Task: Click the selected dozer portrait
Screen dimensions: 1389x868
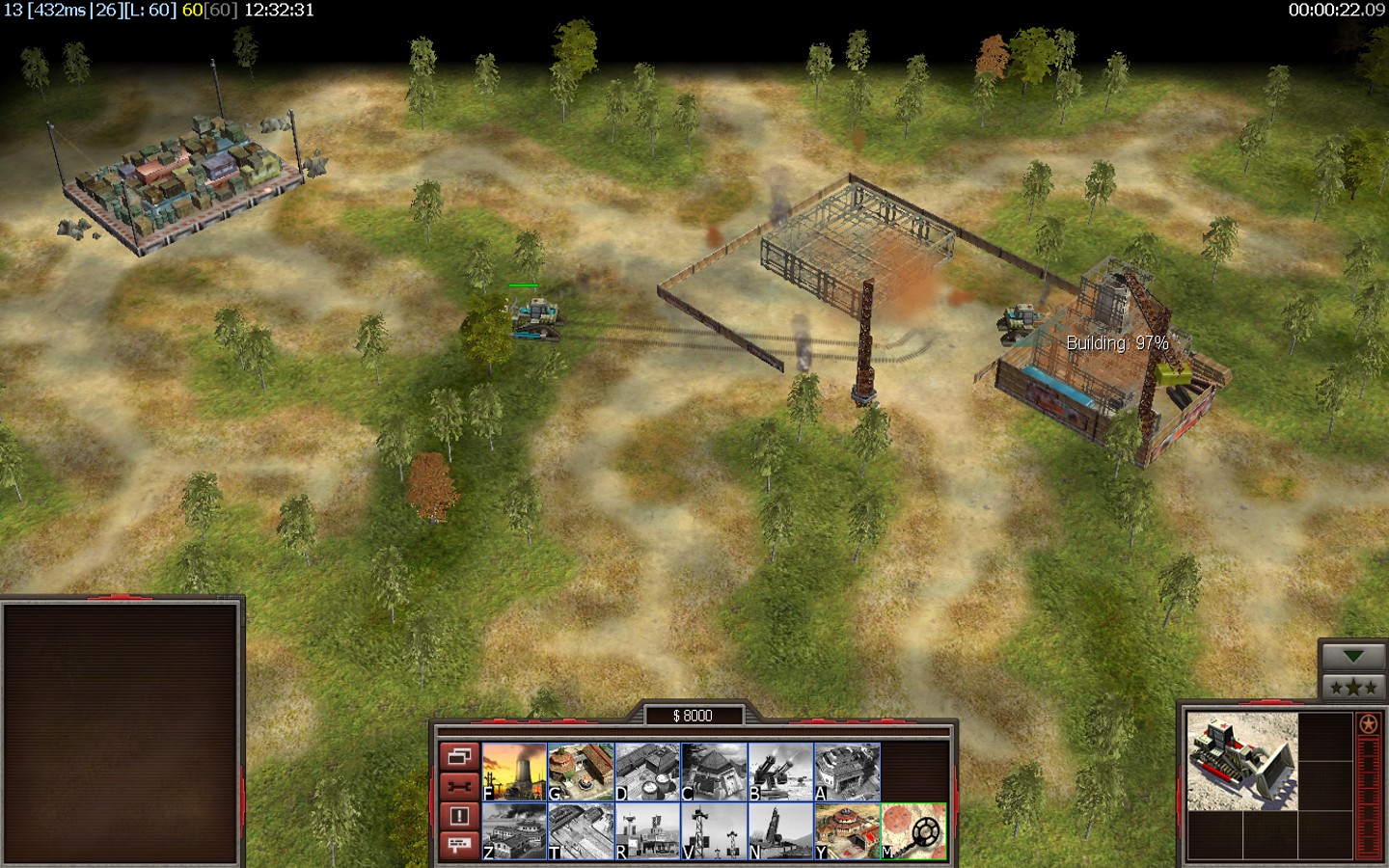Action: [1242, 762]
